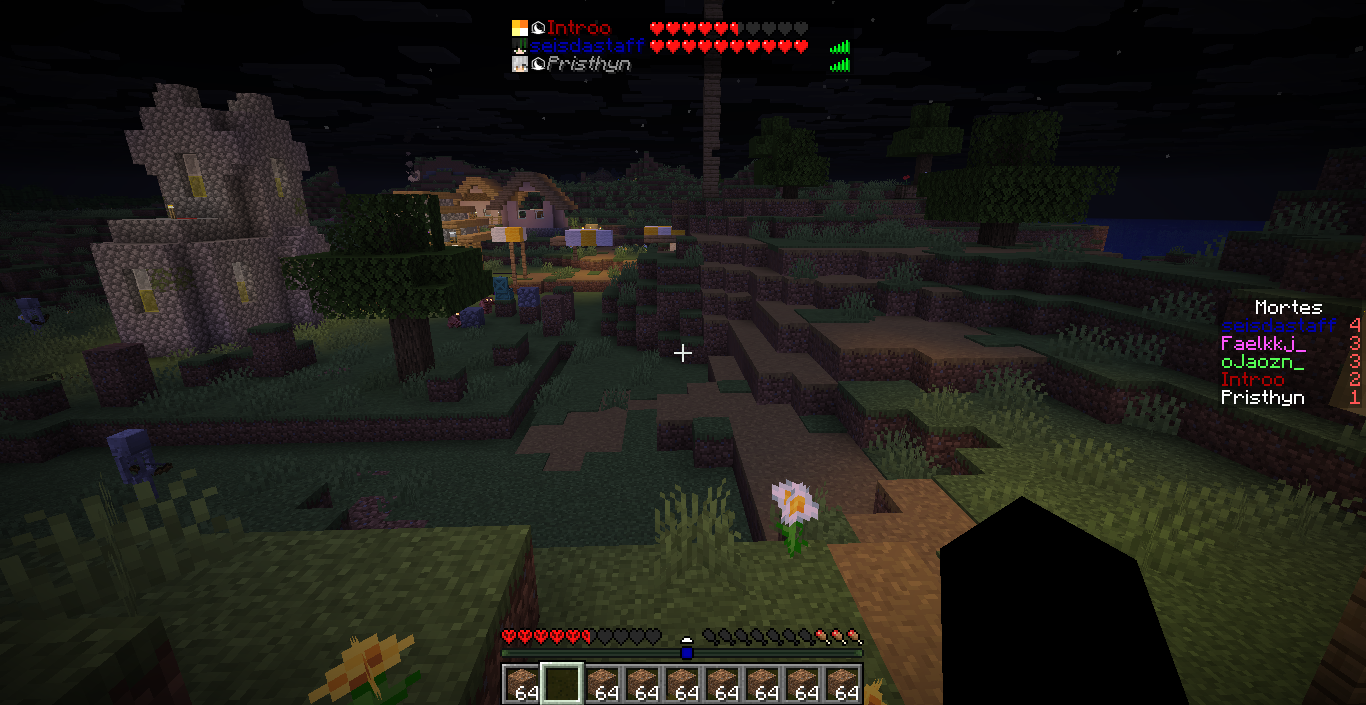Choose the first hotbar slot with dirt
Screen dimensions: 1366x705
[x=521, y=684]
